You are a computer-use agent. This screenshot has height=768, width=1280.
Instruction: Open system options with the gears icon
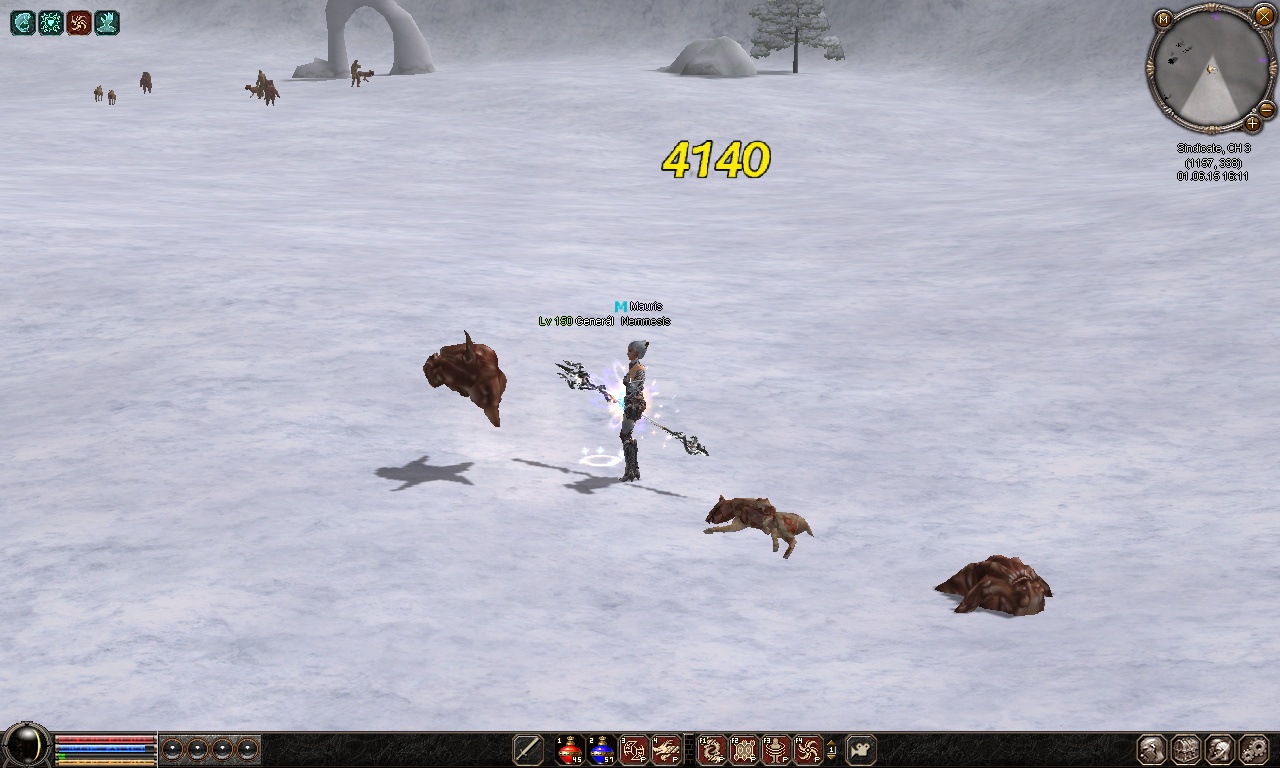coord(1253,749)
